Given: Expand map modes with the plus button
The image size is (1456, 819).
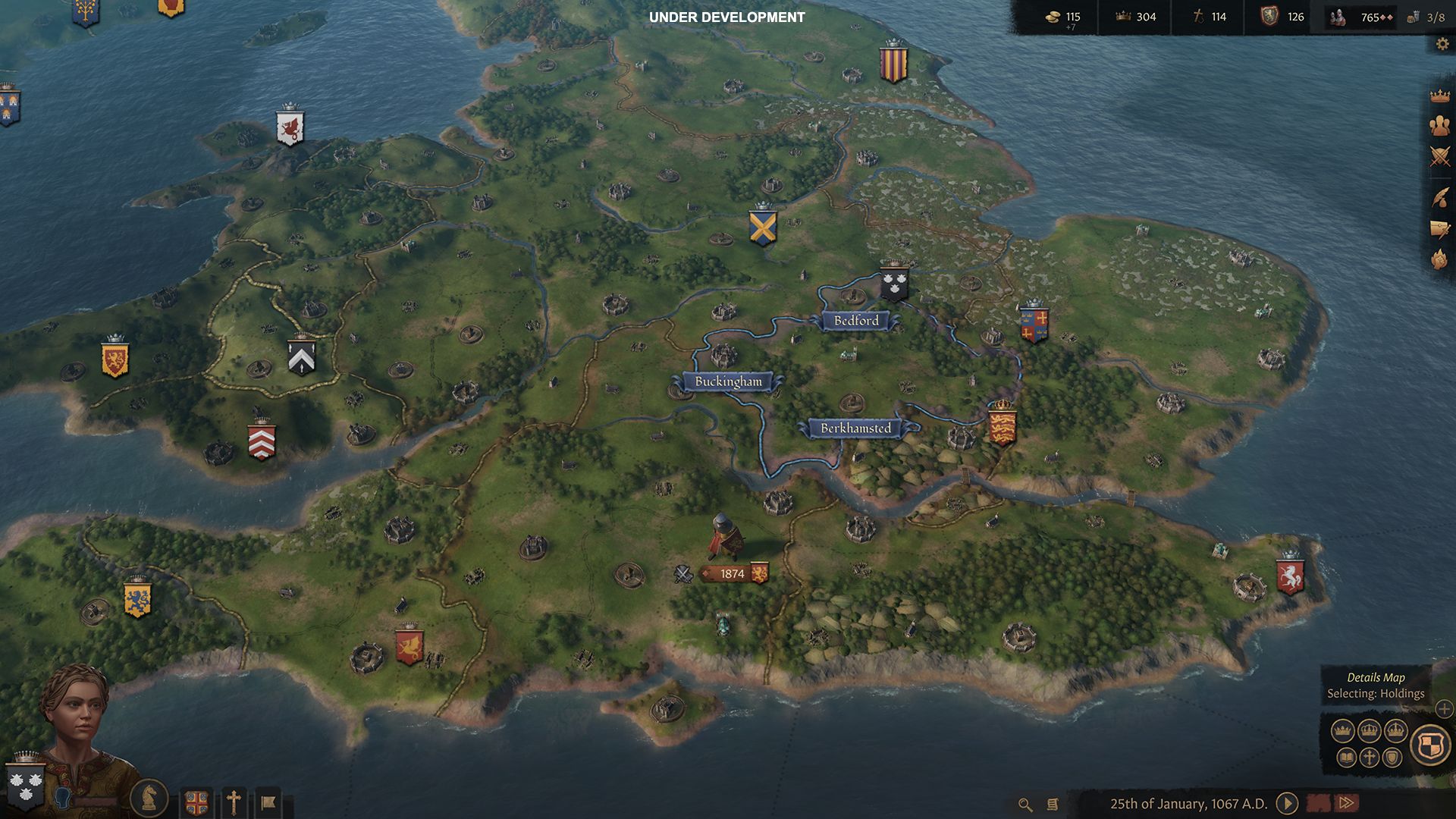Looking at the screenshot, I should pos(1444,709).
